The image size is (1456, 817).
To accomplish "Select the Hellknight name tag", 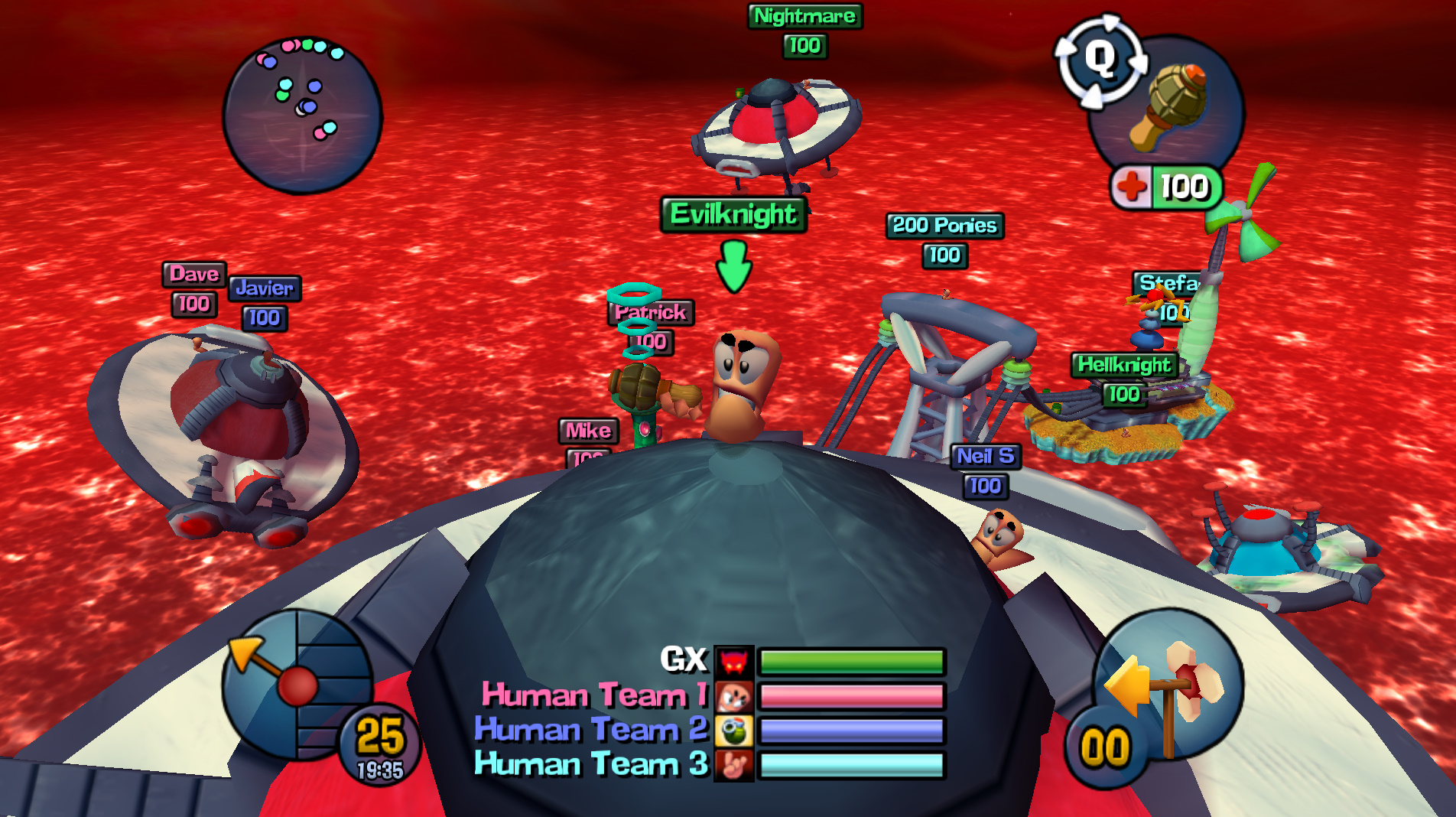I will tap(1124, 364).
